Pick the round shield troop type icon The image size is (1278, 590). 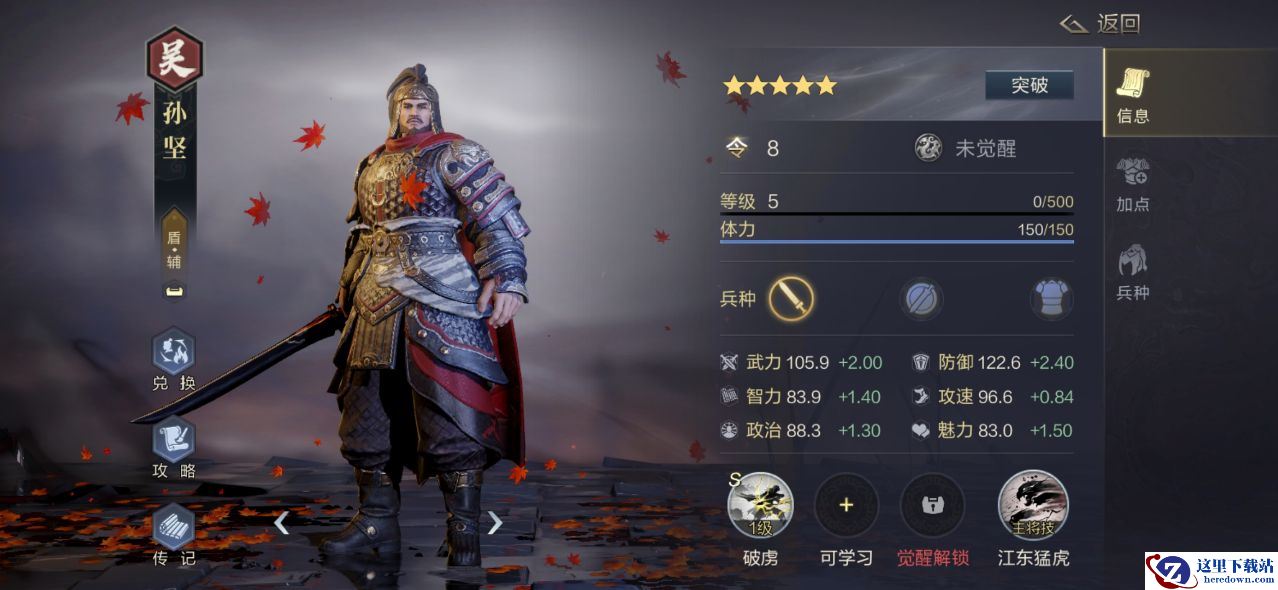(920, 298)
